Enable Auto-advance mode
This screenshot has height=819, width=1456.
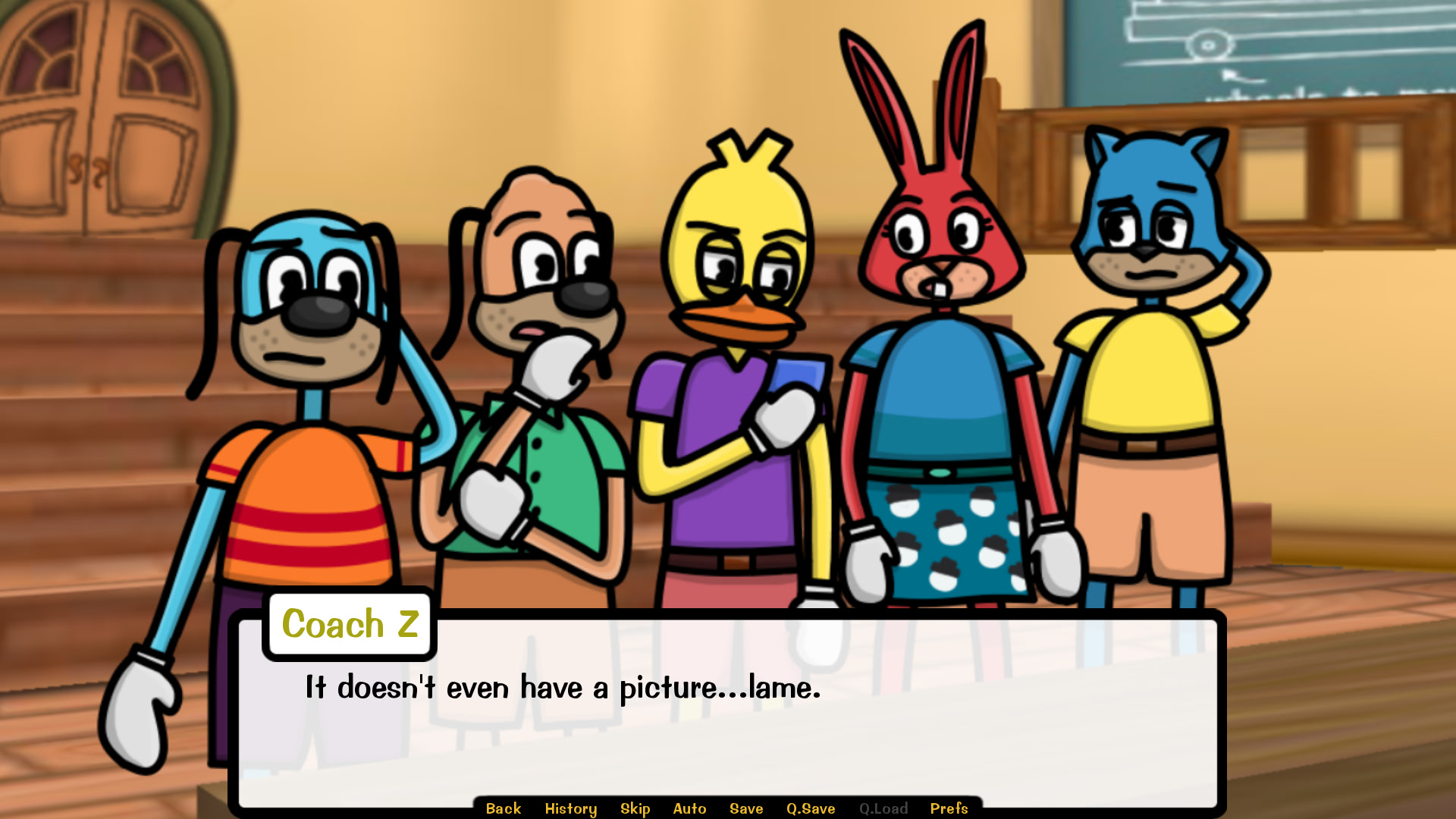click(x=689, y=808)
